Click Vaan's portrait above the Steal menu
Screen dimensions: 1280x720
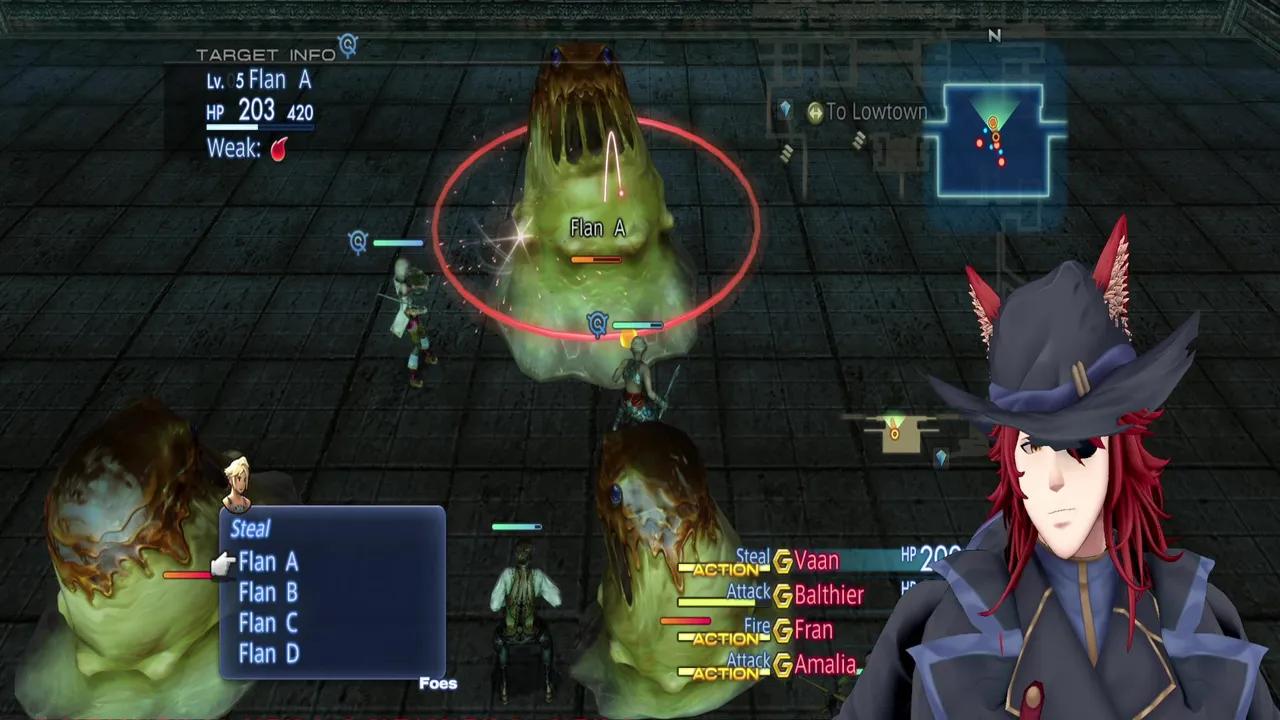pyautogui.click(x=237, y=483)
